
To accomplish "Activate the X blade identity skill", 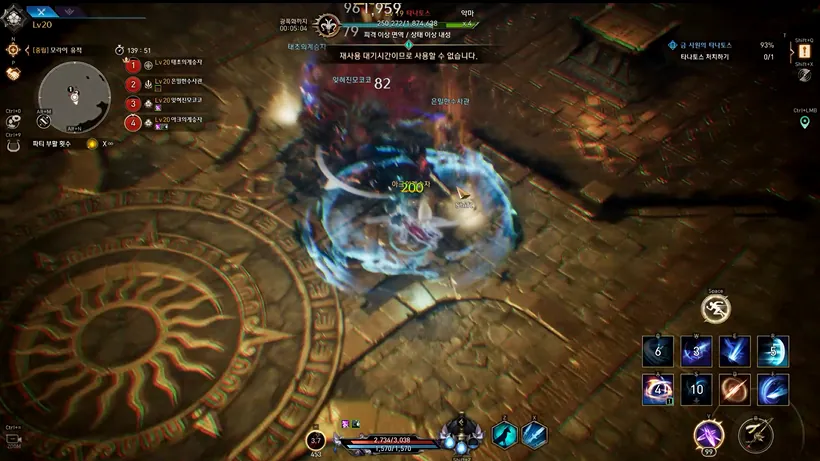I will click(x=534, y=434).
